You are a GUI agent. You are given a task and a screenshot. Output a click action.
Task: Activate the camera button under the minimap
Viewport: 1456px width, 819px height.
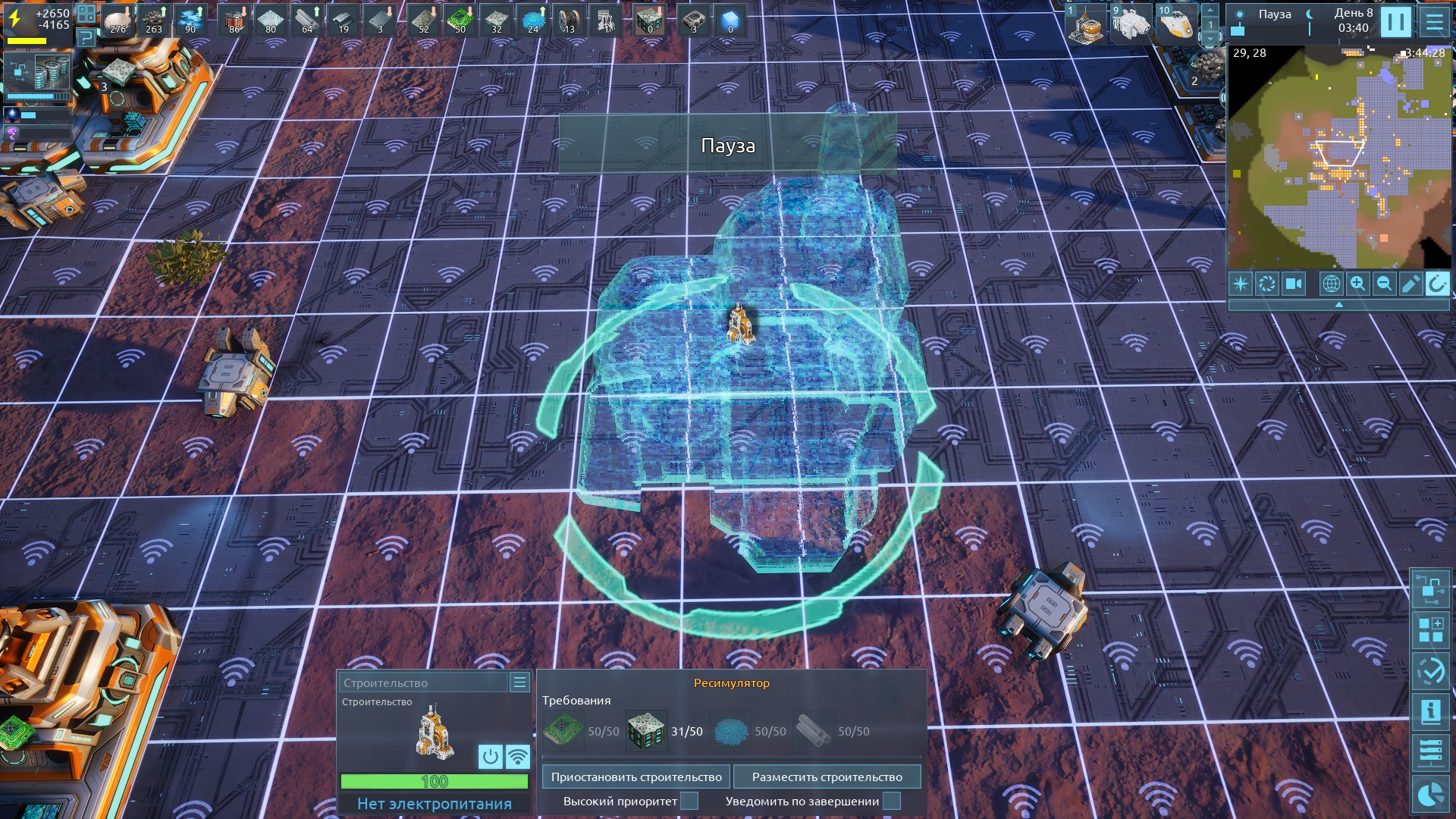[x=1293, y=284]
